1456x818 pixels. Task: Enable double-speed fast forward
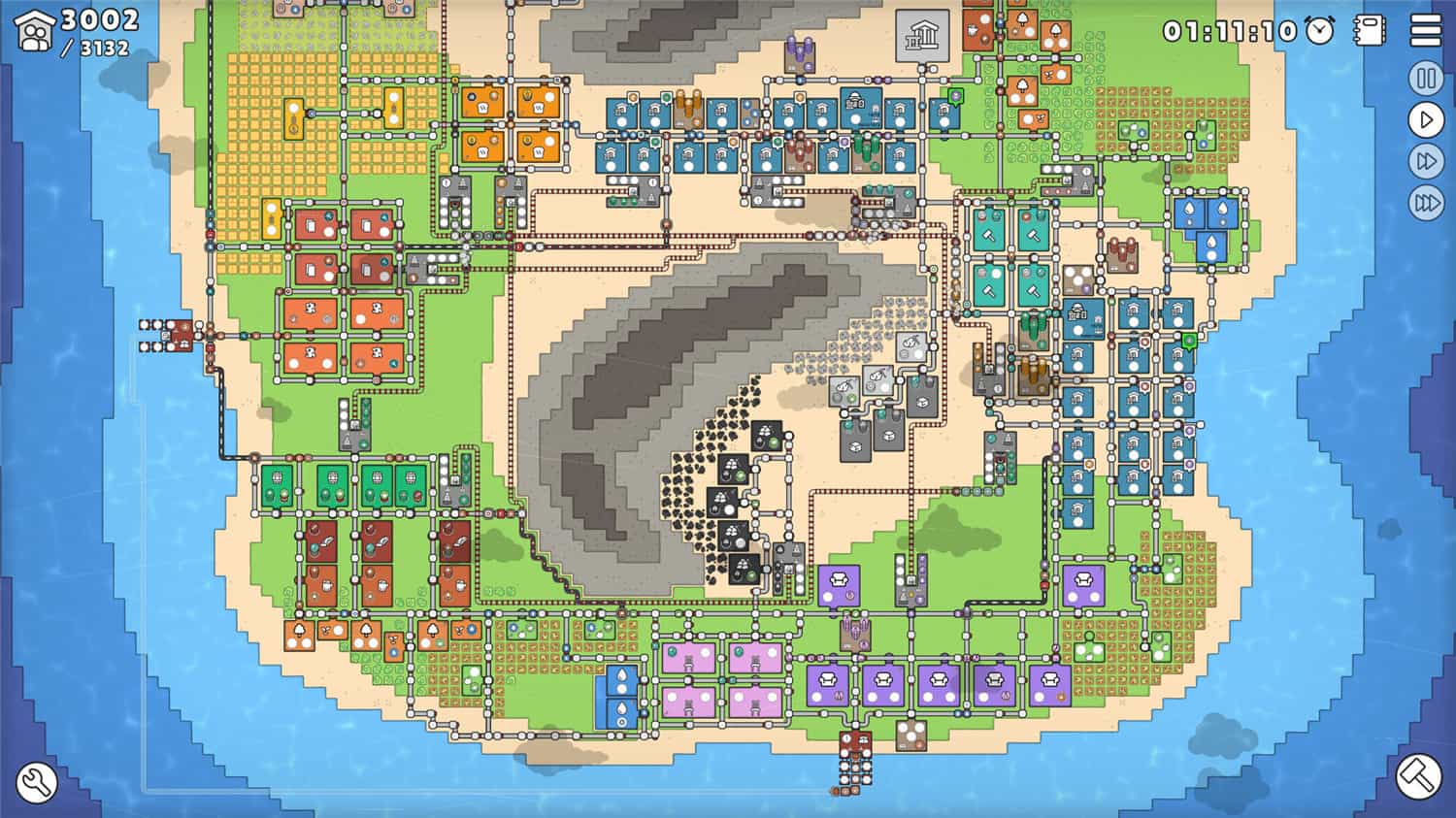1424,161
